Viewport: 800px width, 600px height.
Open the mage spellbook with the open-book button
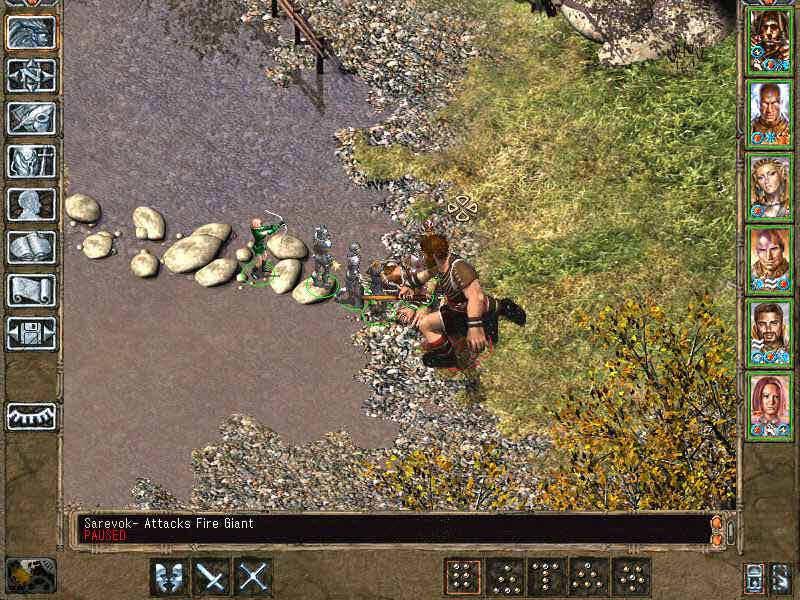31,247
